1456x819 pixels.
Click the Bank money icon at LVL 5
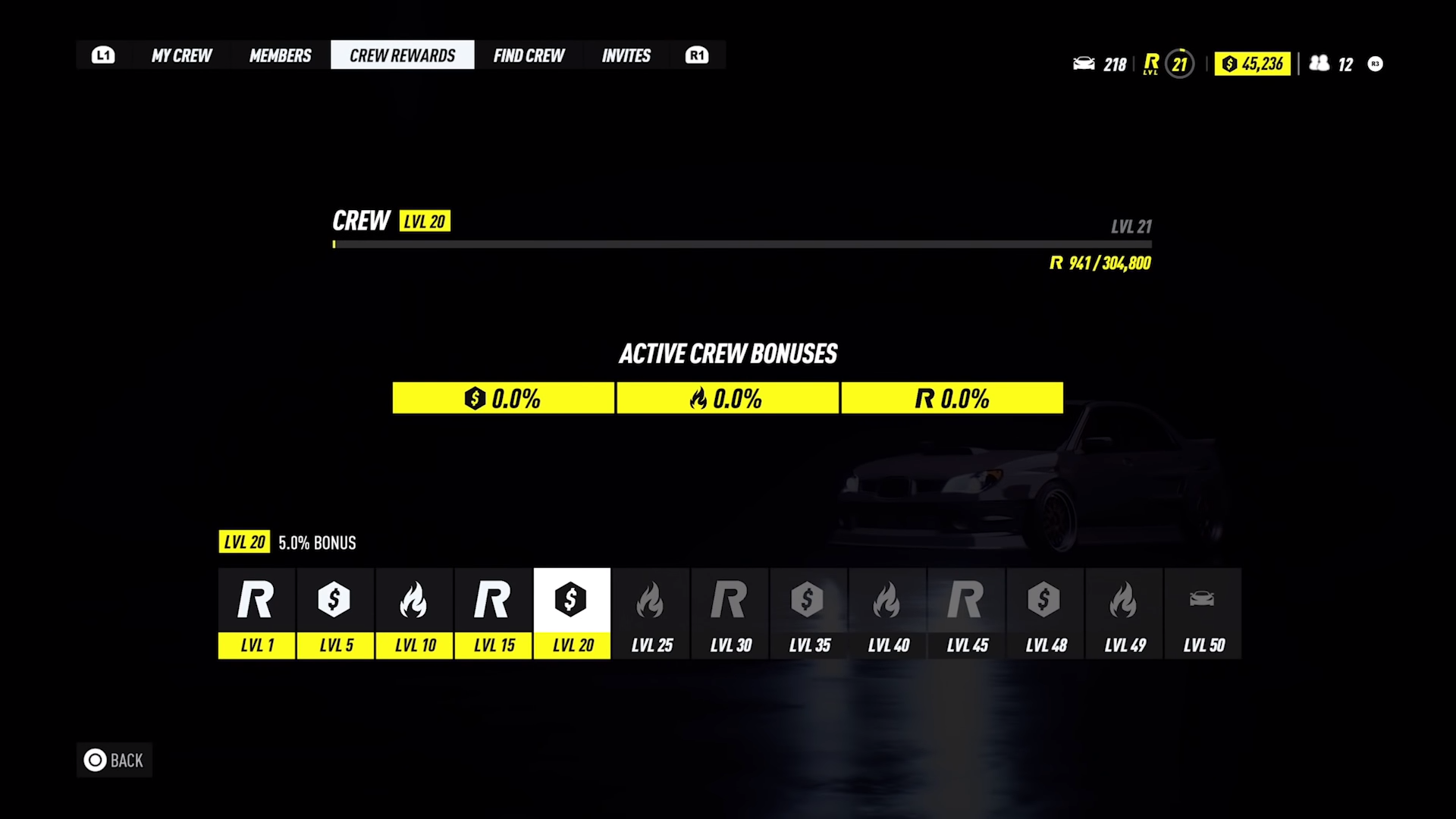coord(335,601)
